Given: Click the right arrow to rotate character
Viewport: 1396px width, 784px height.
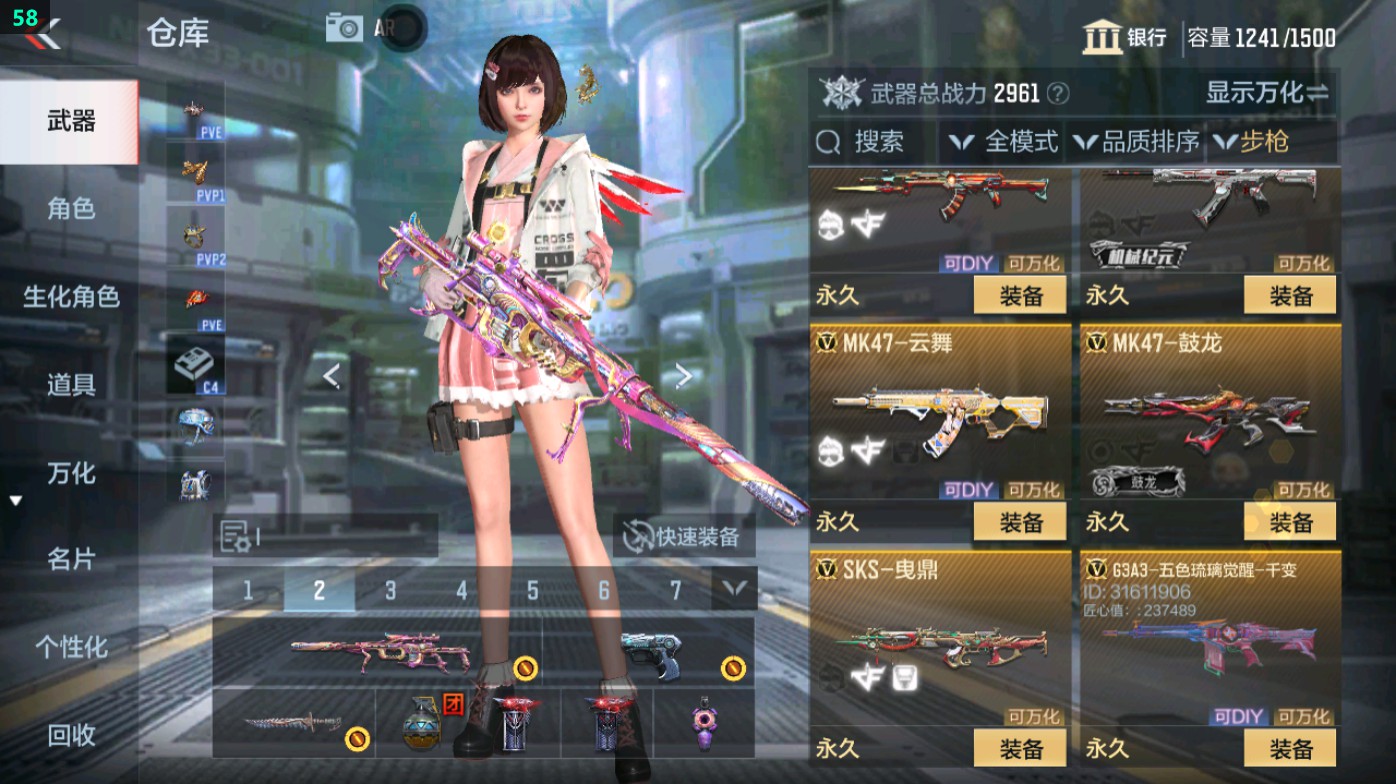Looking at the screenshot, I should pyautogui.click(x=683, y=374).
